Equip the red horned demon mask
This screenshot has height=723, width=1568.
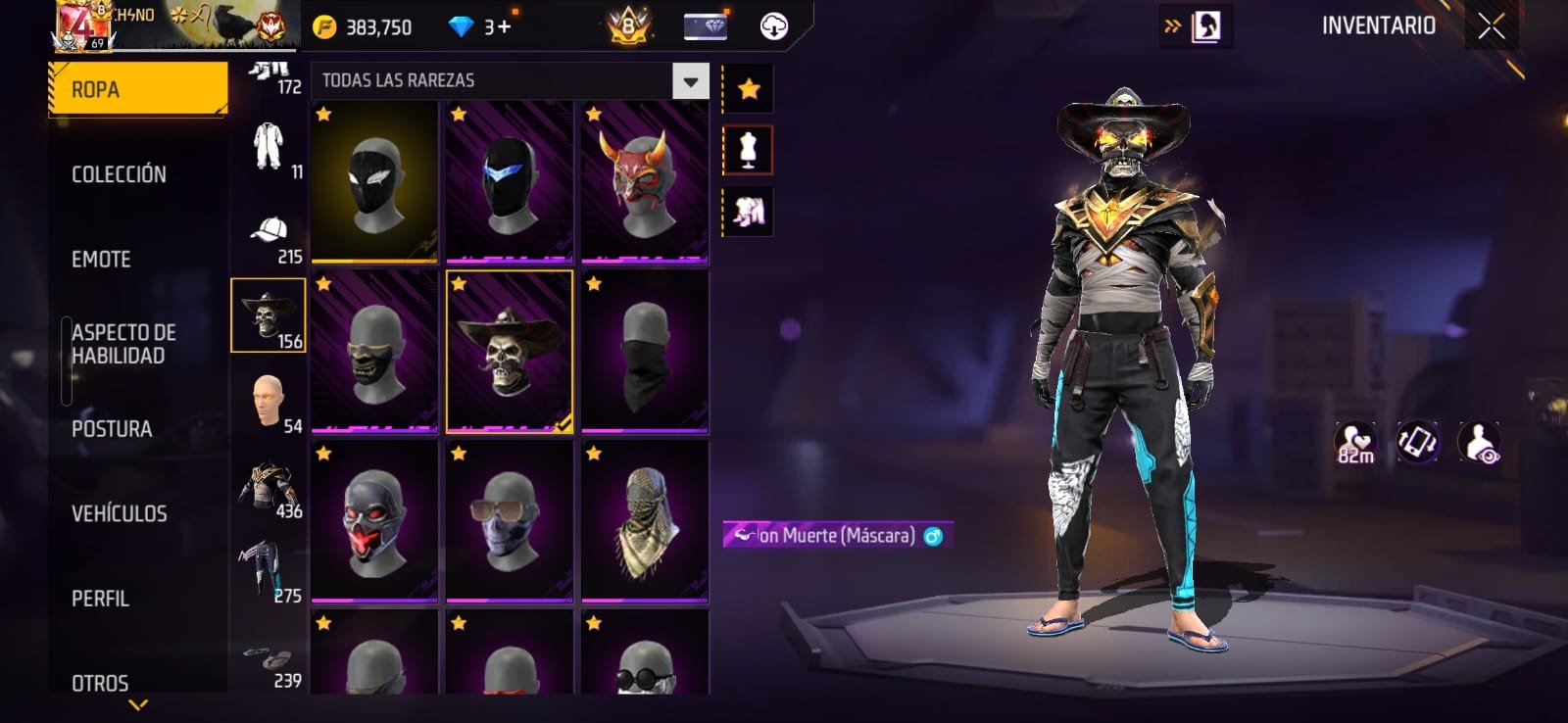644,182
